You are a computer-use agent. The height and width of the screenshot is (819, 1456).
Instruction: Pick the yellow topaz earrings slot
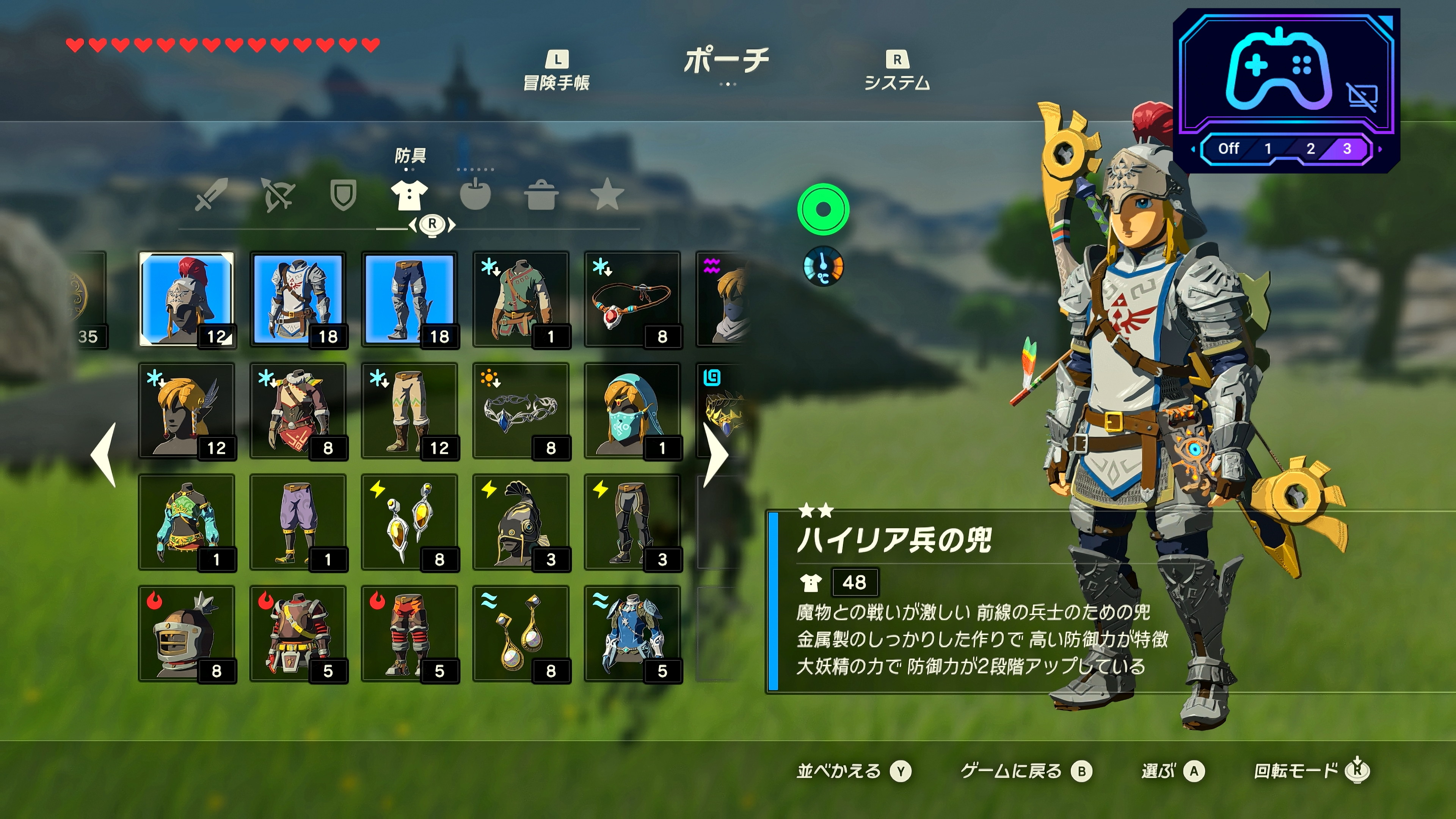pyautogui.click(x=409, y=521)
